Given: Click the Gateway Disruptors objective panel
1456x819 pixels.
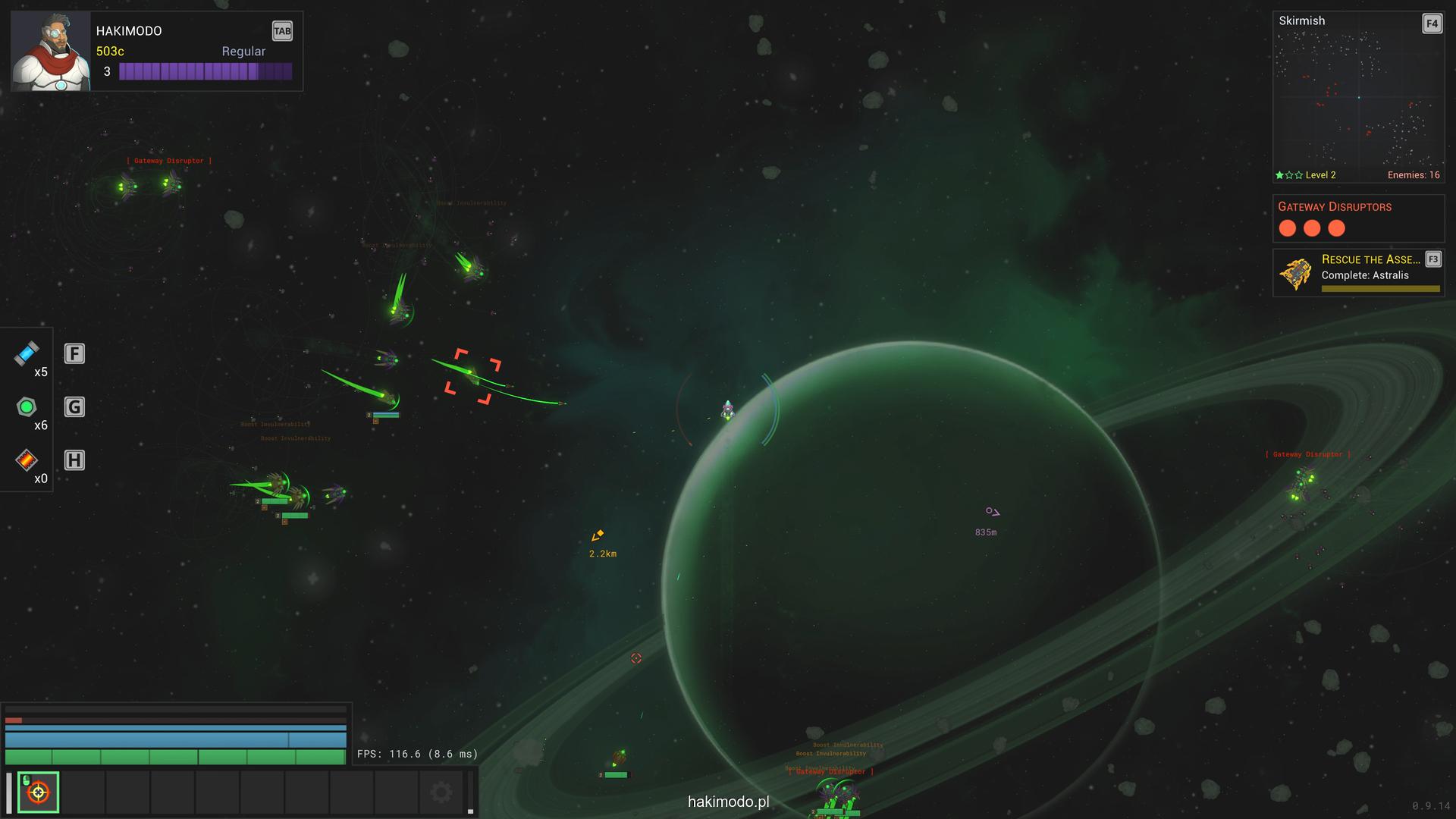Looking at the screenshot, I should coord(1357,218).
